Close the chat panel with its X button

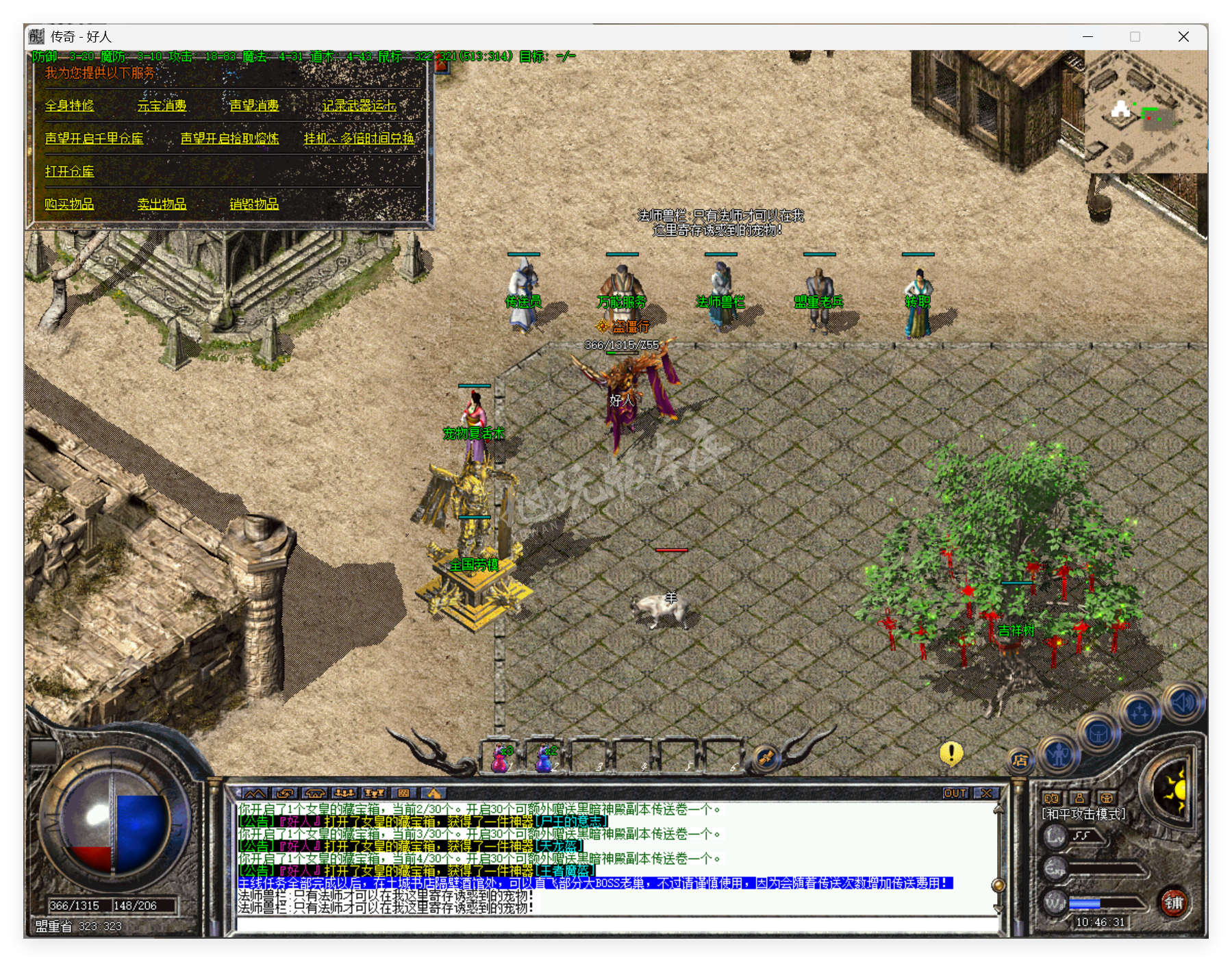986,793
